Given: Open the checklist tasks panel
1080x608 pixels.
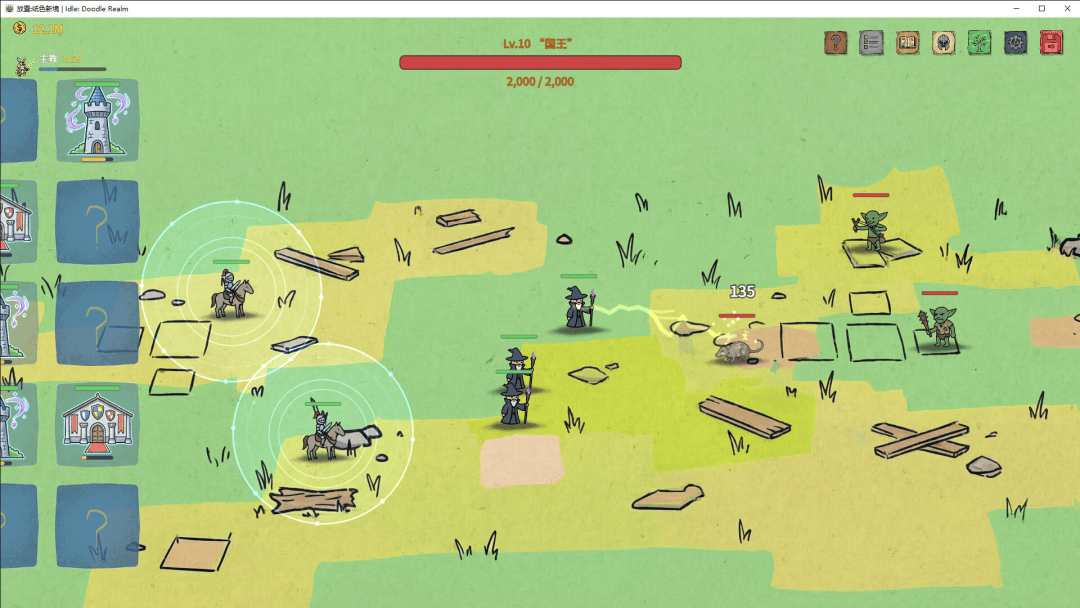Looking at the screenshot, I should [x=871, y=43].
